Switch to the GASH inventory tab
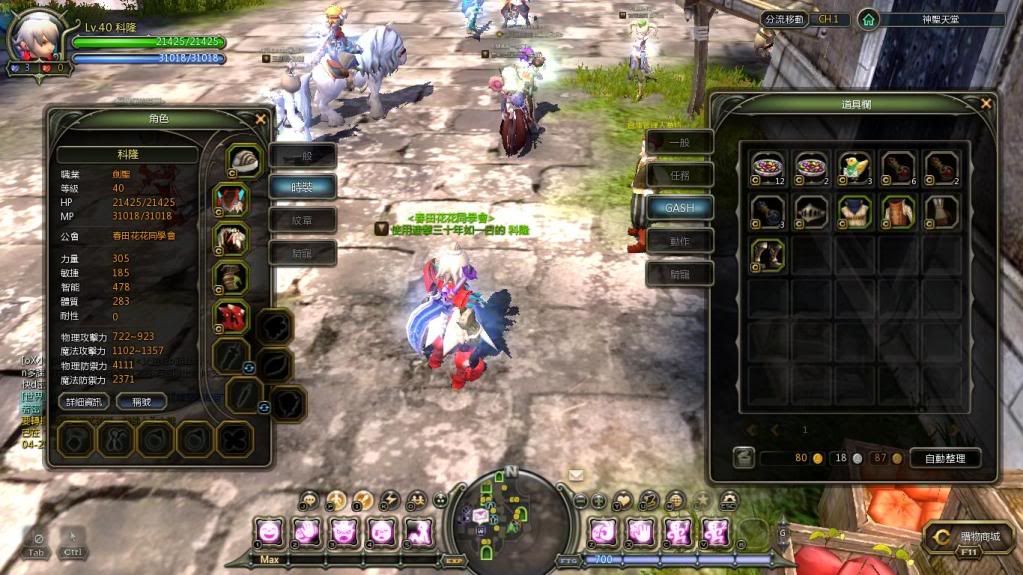This screenshot has height=575, width=1023. 679,208
